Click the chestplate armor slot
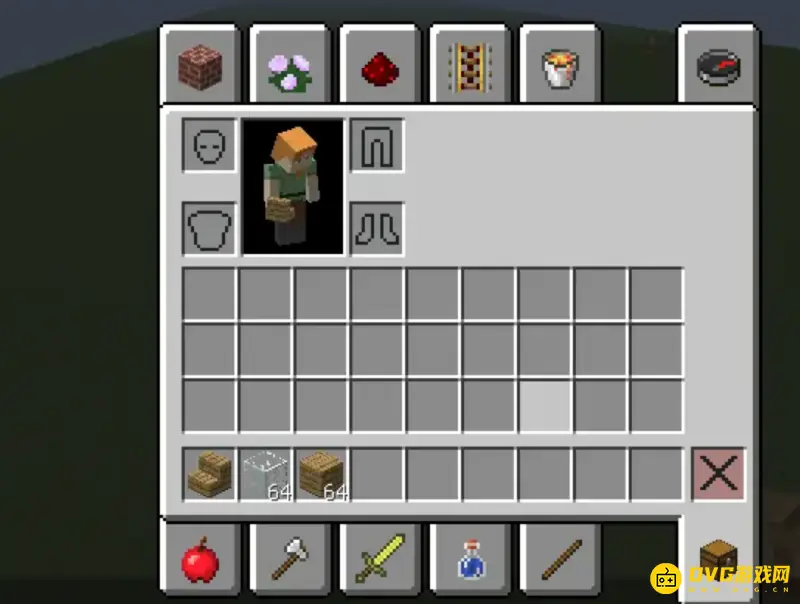Image resolution: width=800 pixels, height=604 pixels. pos(209,229)
